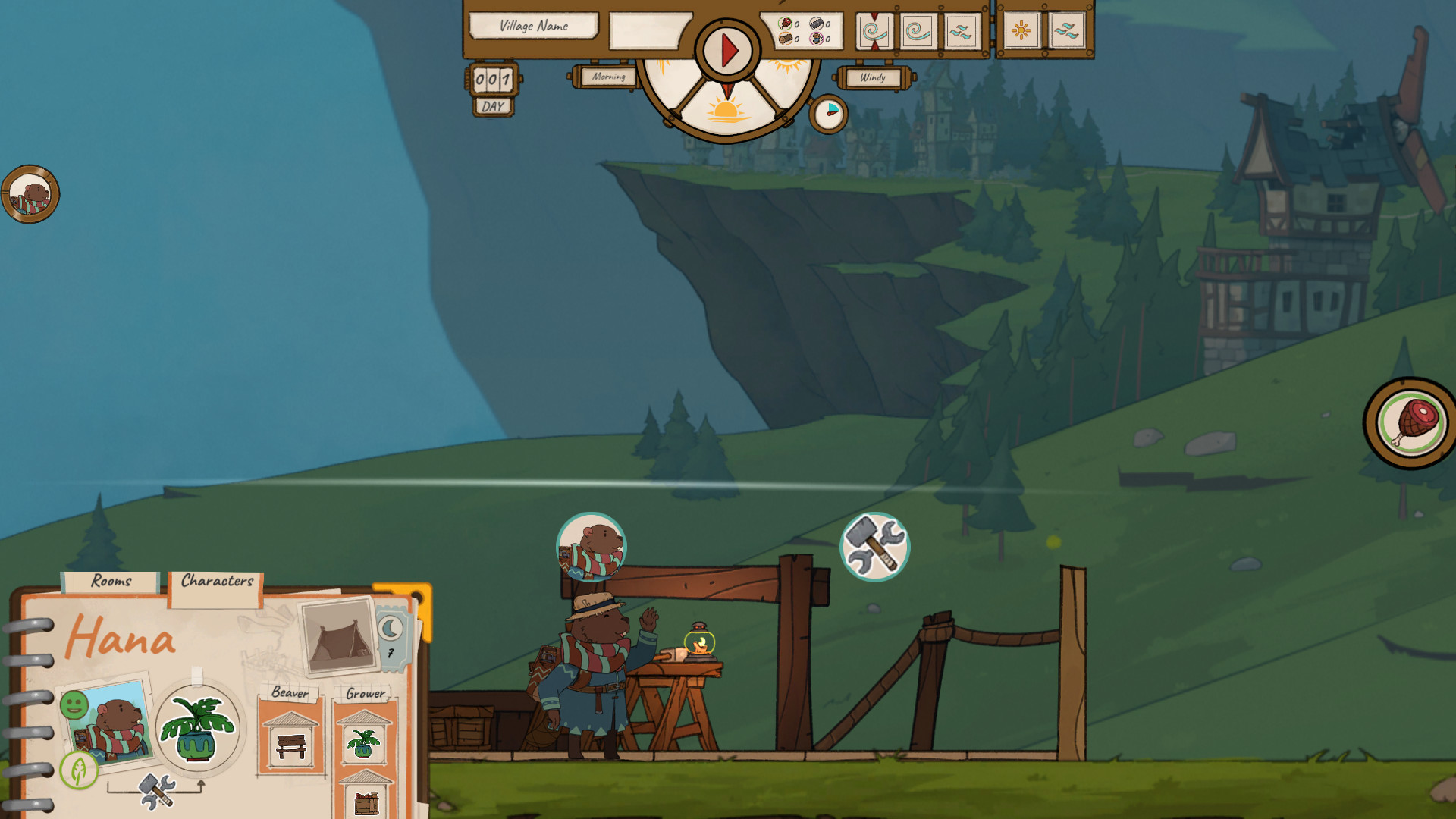Open the potted plant skill circle on Hana's page
The width and height of the screenshot is (1456, 819).
point(199,730)
